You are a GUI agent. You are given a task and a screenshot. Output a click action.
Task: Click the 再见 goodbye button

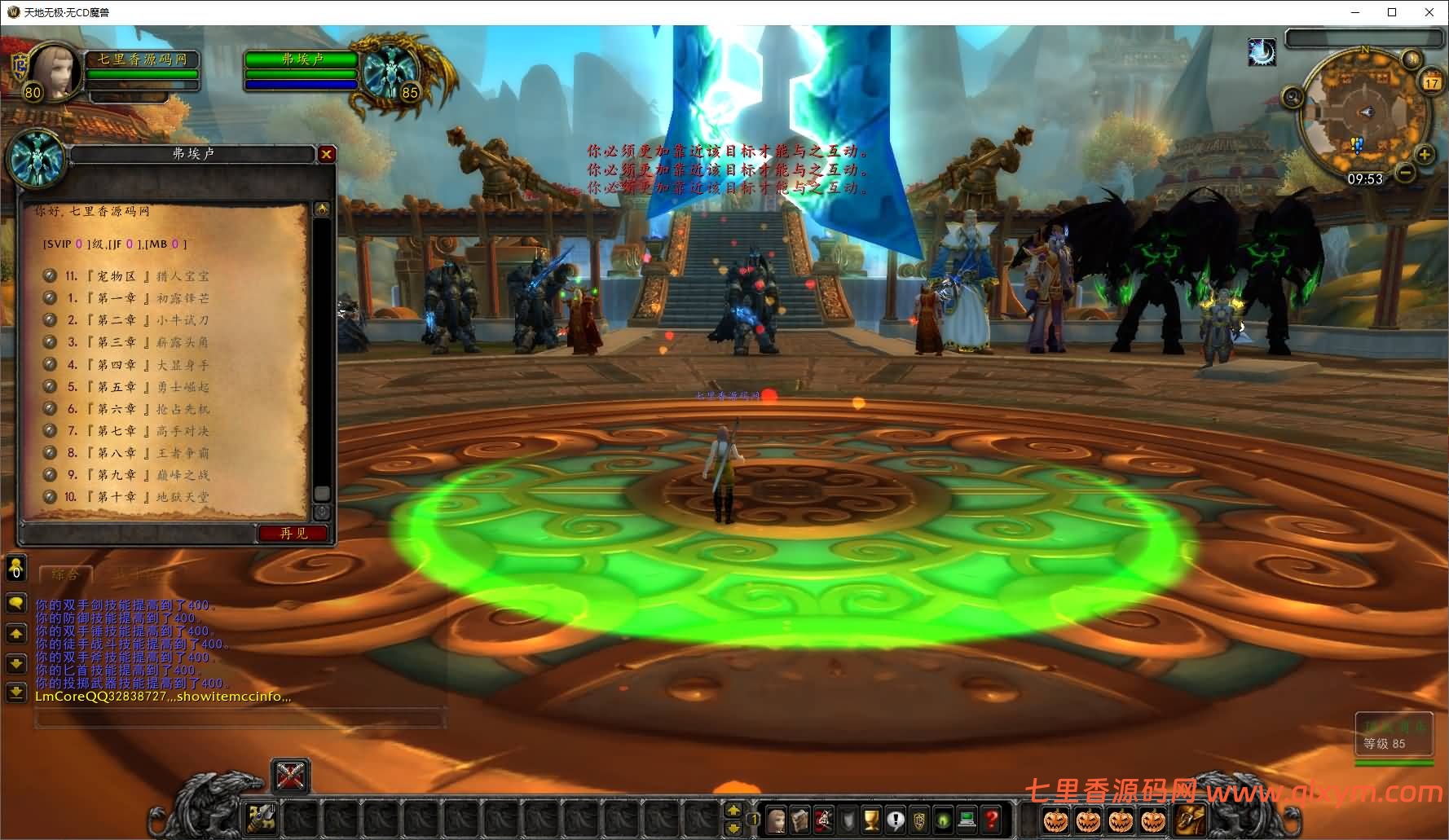pos(293,533)
